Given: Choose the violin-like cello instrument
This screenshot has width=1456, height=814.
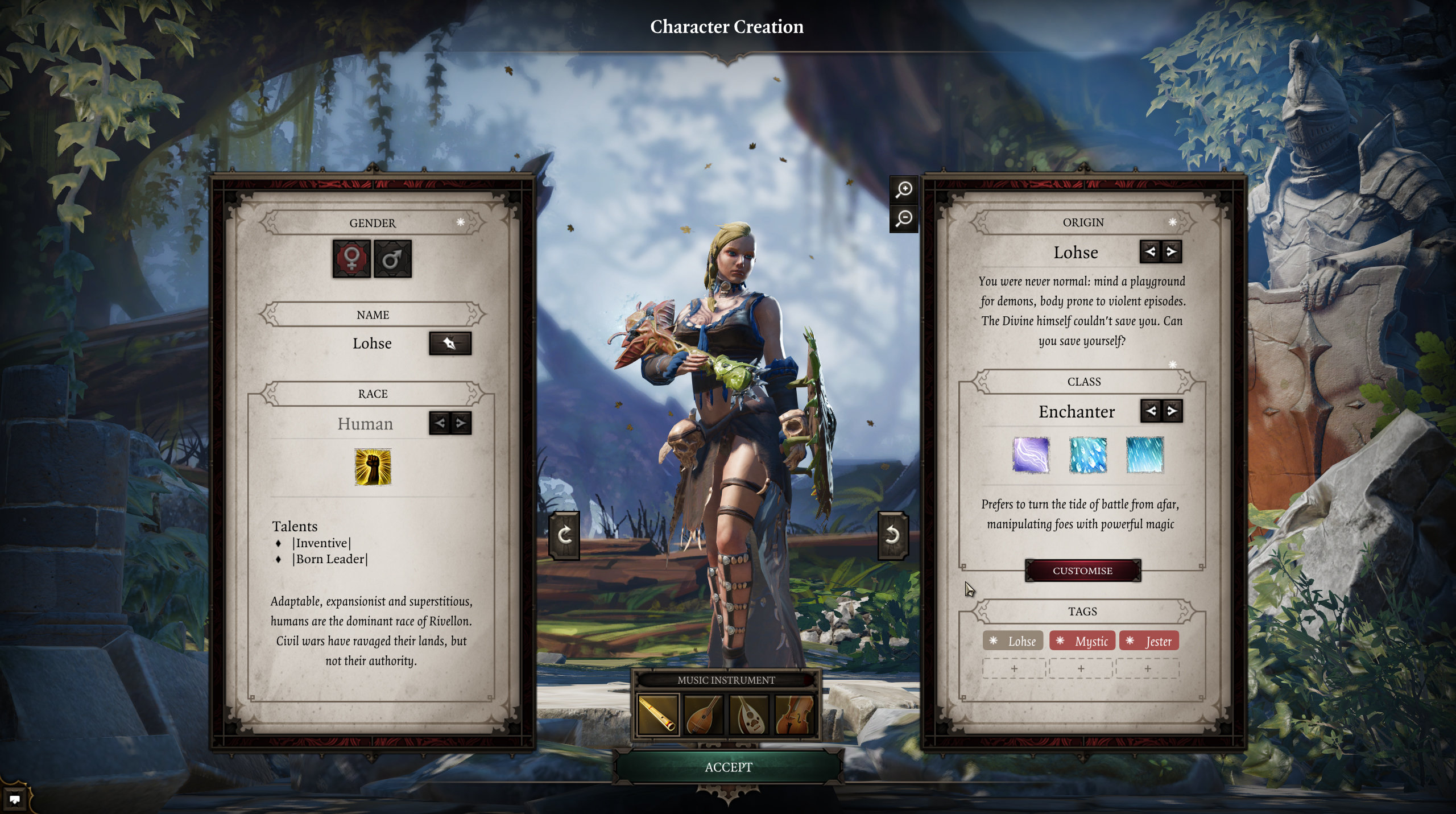Looking at the screenshot, I should click(x=795, y=714).
